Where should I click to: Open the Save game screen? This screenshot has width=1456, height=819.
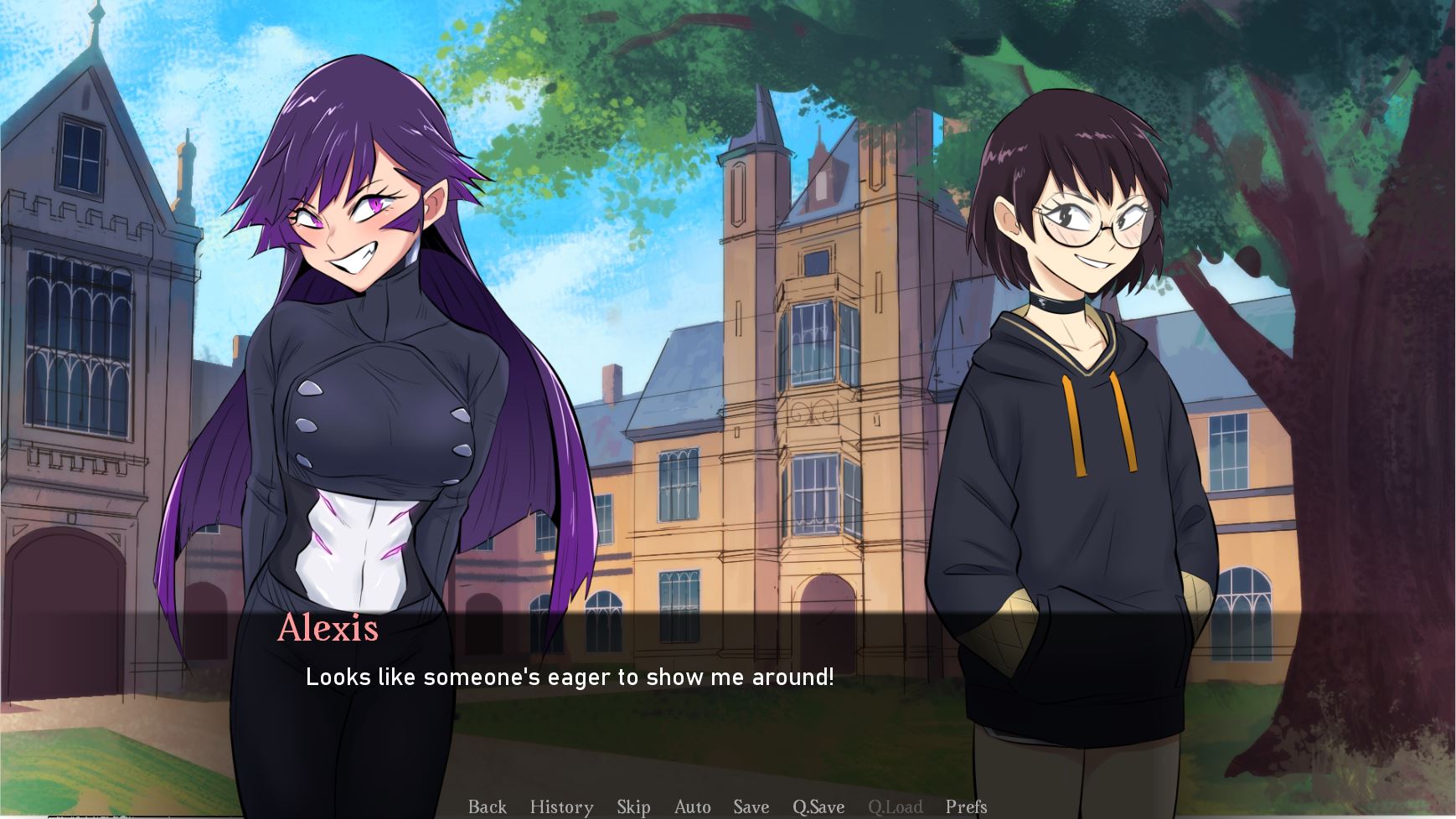coord(751,806)
